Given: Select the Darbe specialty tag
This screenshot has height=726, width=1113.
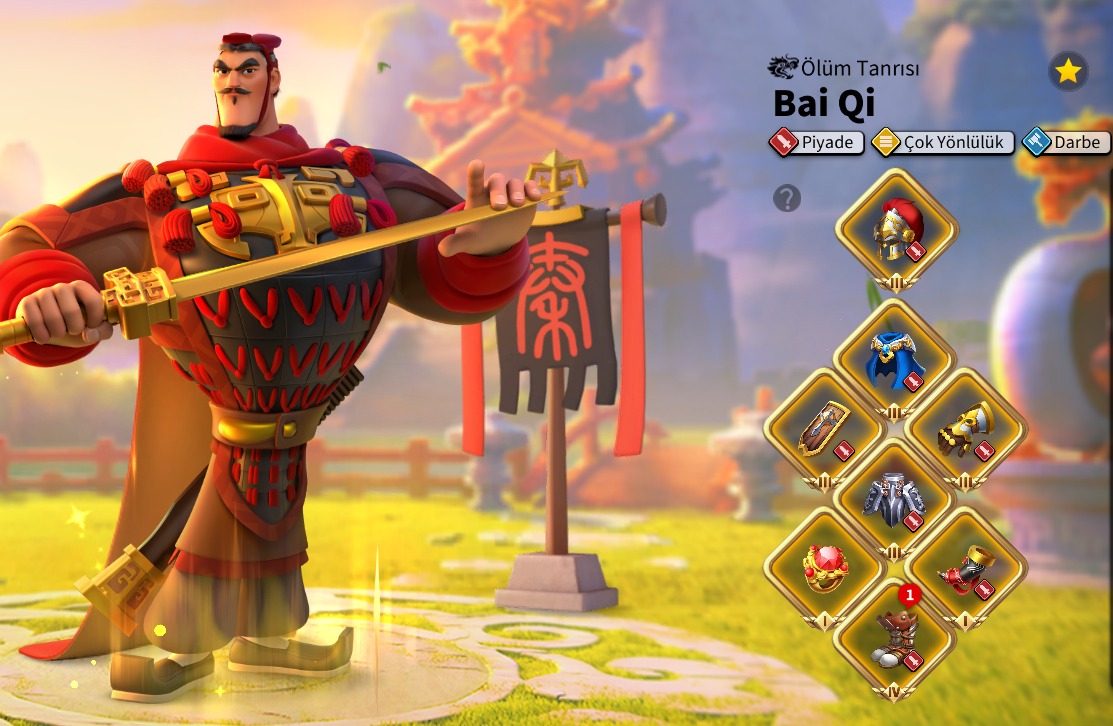Looking at the screenshot, I should pyautogui.click(x=1066, y=142).
